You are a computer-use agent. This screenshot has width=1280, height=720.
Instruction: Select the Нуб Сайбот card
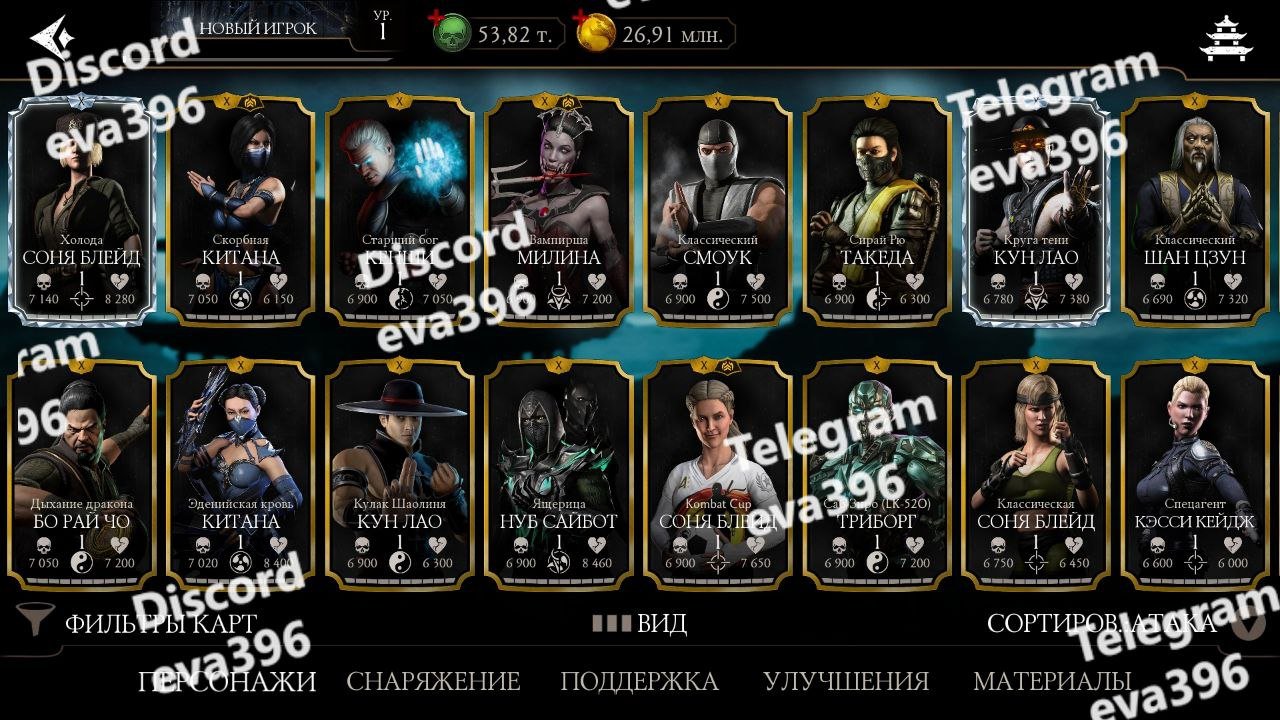(559, 474)
